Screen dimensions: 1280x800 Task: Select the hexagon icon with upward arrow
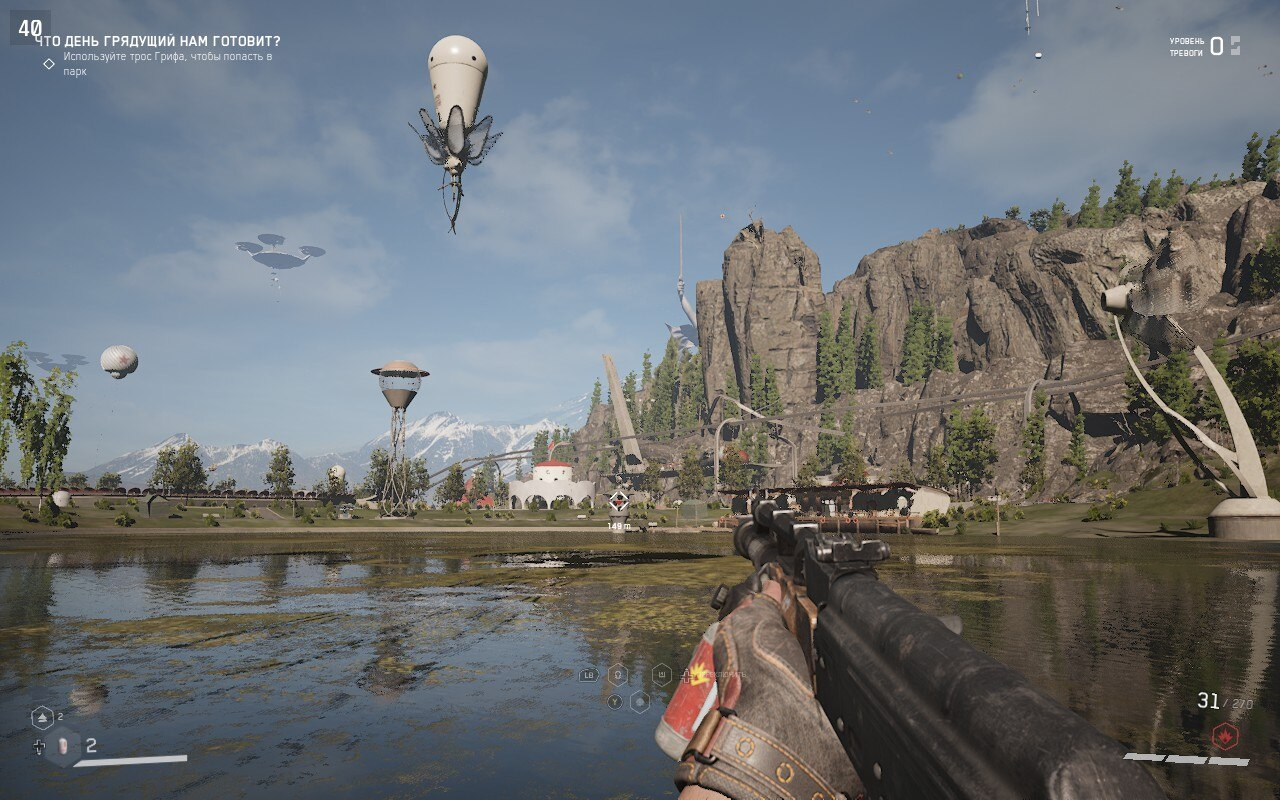tap(42, 717)
